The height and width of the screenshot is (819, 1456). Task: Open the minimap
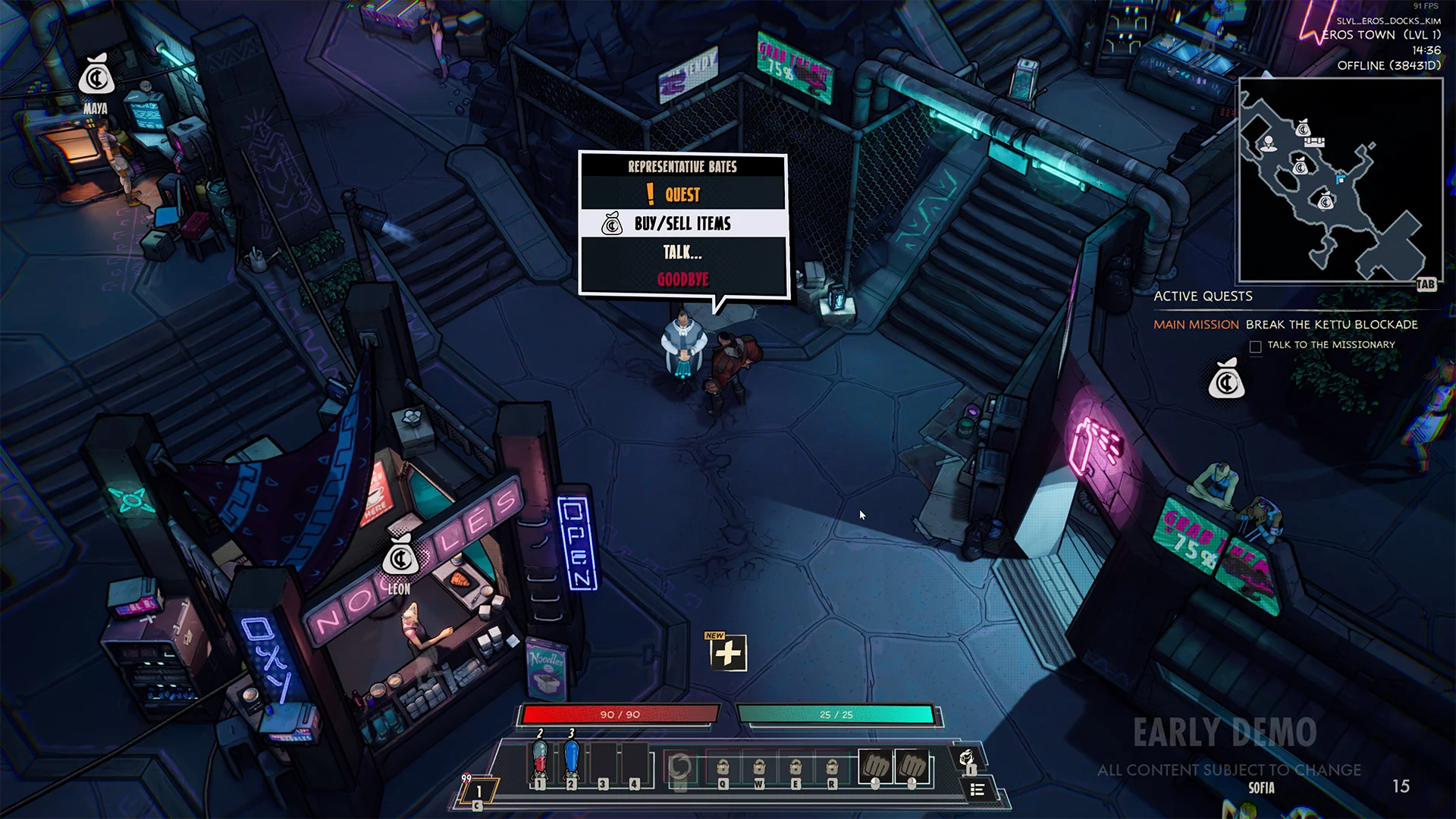click(x=1340, y=180)
